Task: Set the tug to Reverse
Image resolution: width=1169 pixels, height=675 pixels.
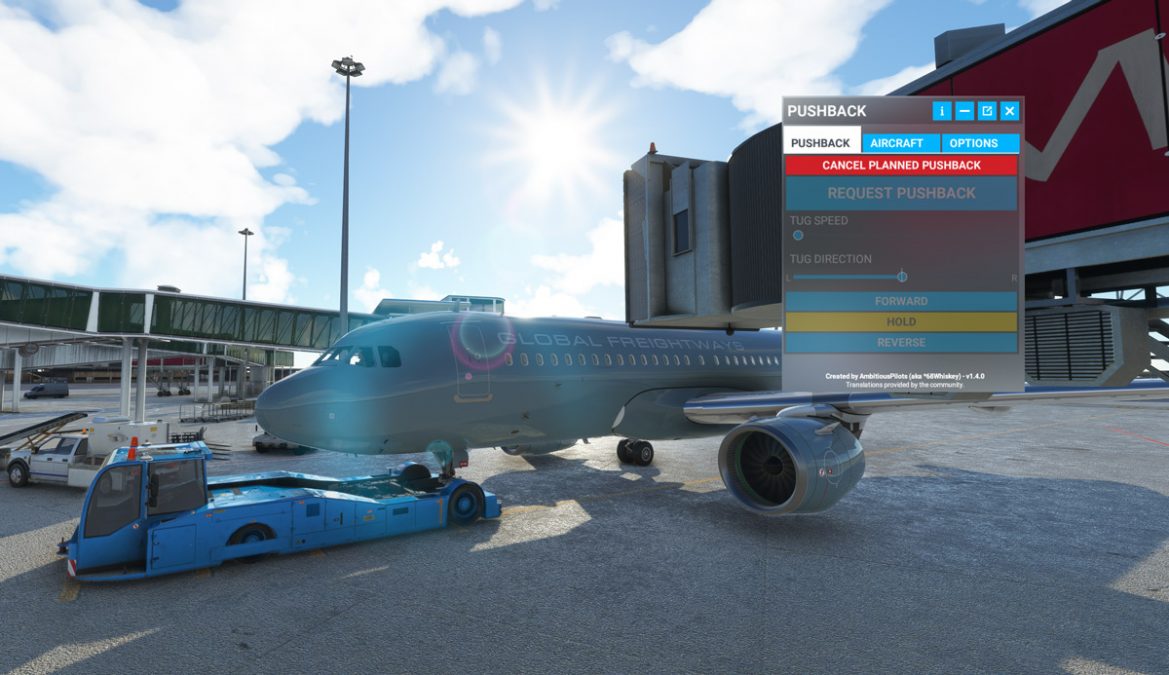Action: (x=901, y=343)
